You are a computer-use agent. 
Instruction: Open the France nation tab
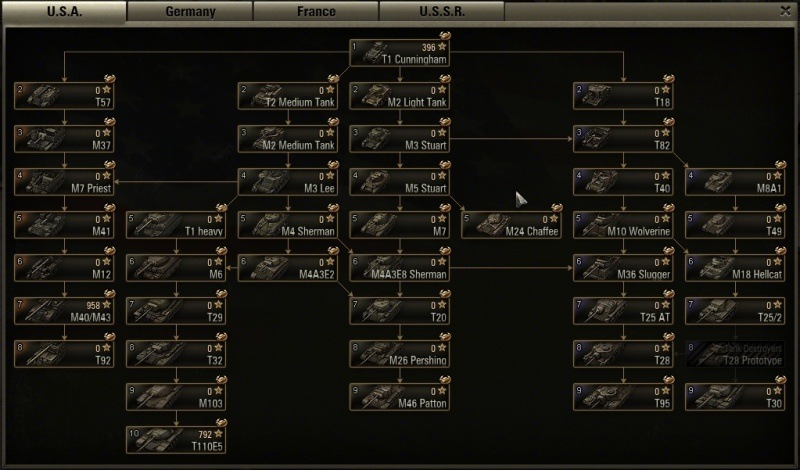click(x=315, y=12)
